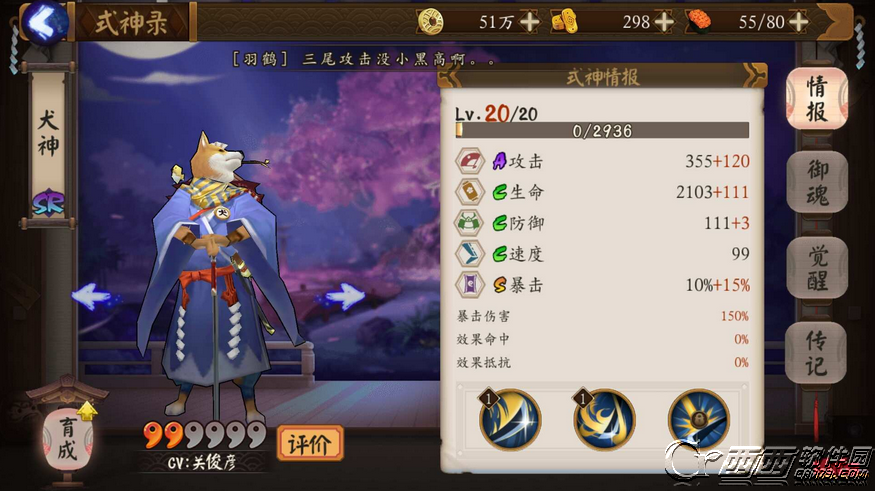The width and height of the screenshot is (875, 491).
Task: Select the 生命 health stat row
Action: point(602,192)
